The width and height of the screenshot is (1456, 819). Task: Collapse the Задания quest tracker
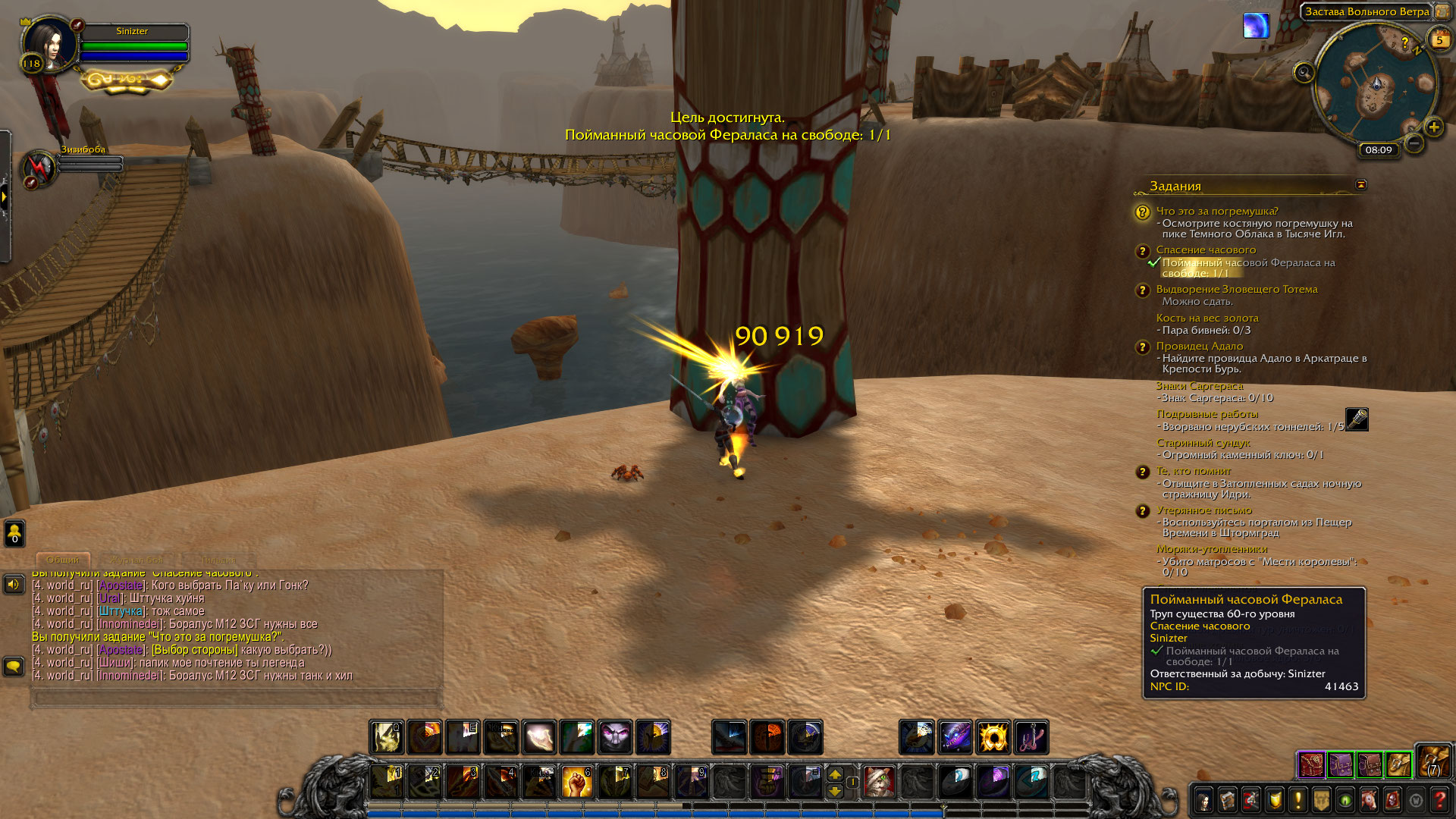tap(1361, 184)
